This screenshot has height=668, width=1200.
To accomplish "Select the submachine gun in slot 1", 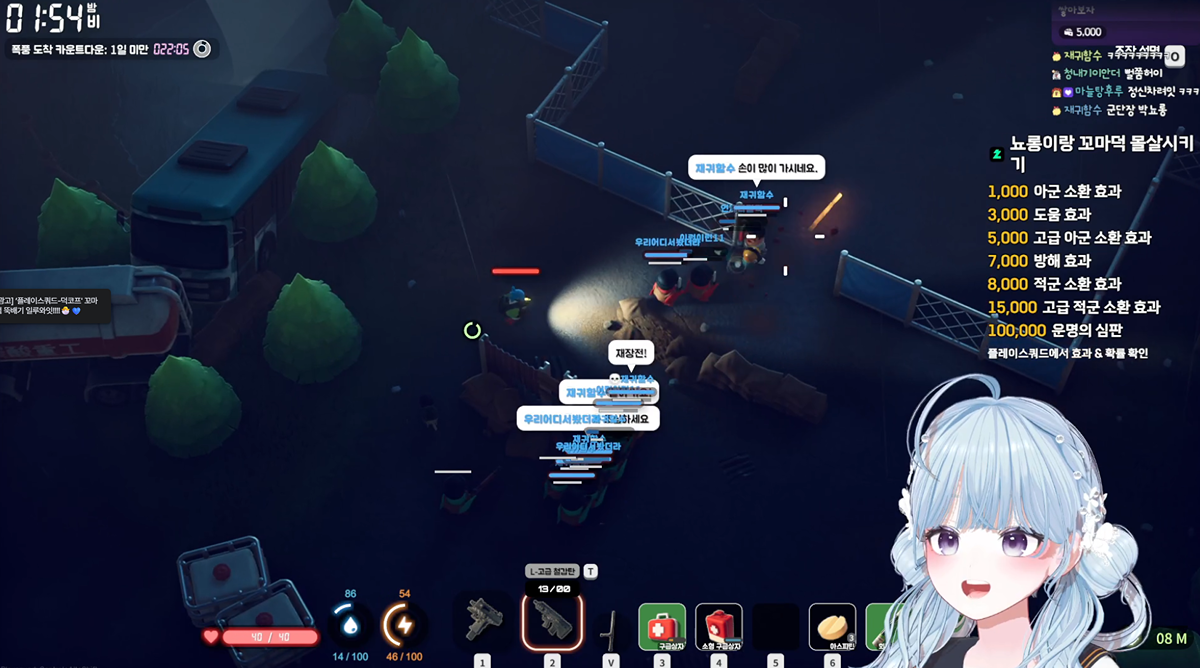I will tap(484, 623).
